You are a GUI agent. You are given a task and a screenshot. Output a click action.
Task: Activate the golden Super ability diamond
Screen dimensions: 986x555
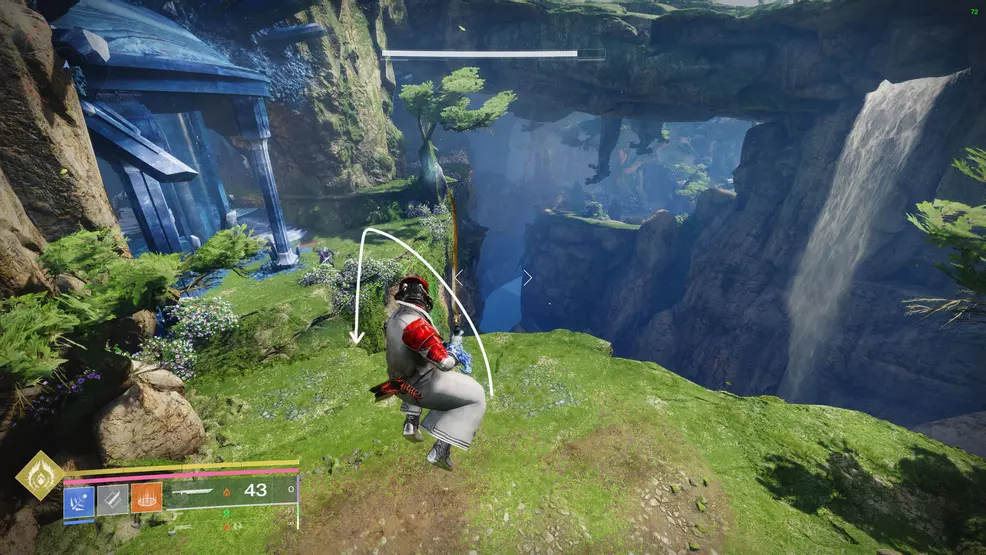click(40, 476)
